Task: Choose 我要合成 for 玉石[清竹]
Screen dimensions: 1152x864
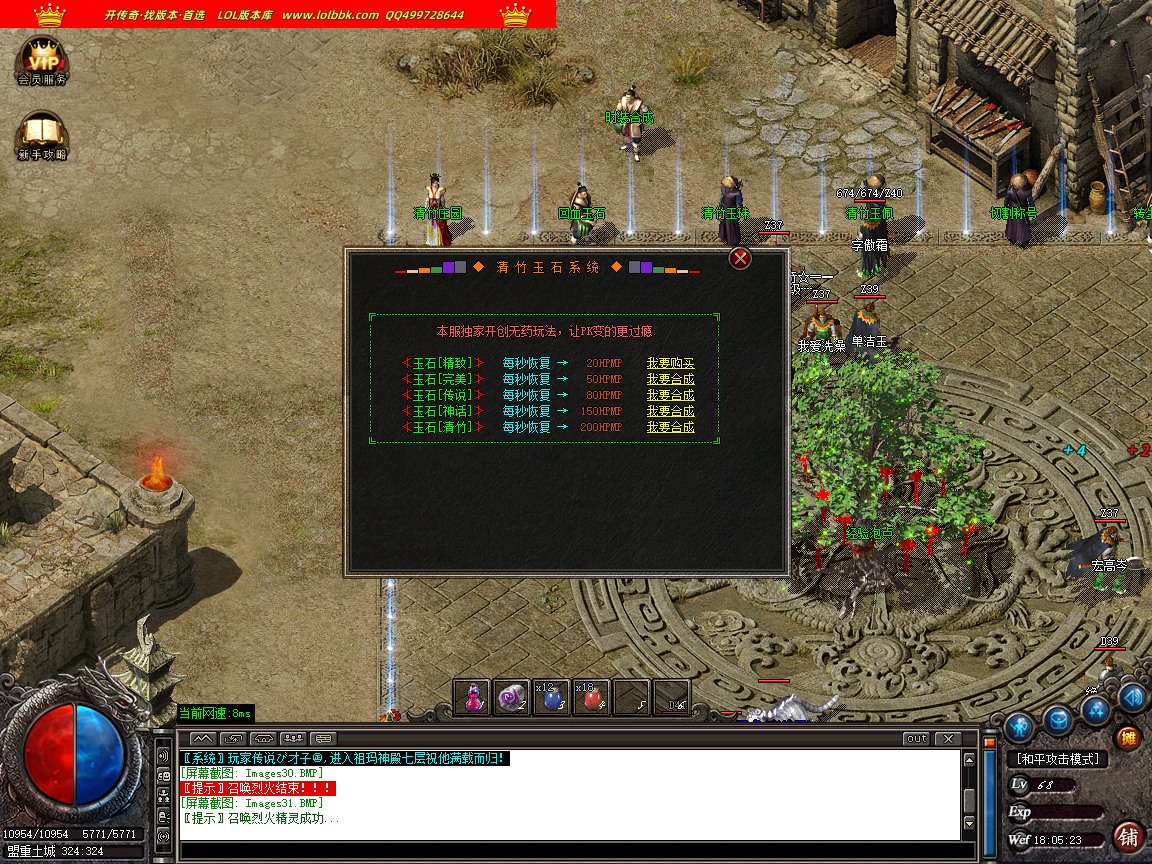Action: click(x=670, y=427)
